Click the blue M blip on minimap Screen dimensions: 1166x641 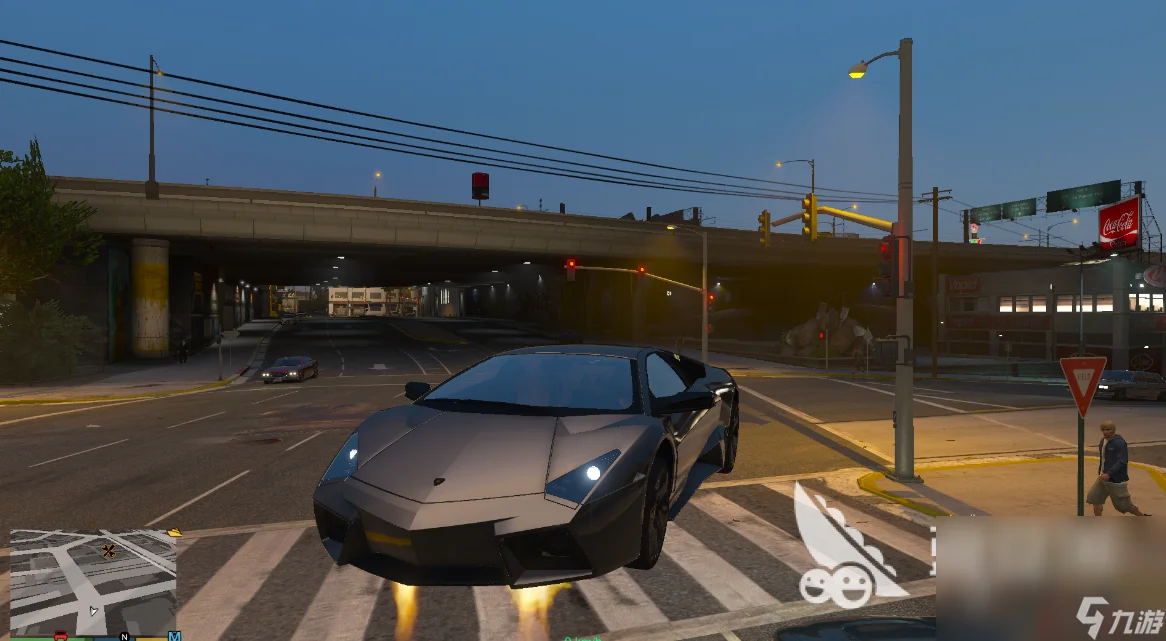pyautogui.click(x=174, y=636)
